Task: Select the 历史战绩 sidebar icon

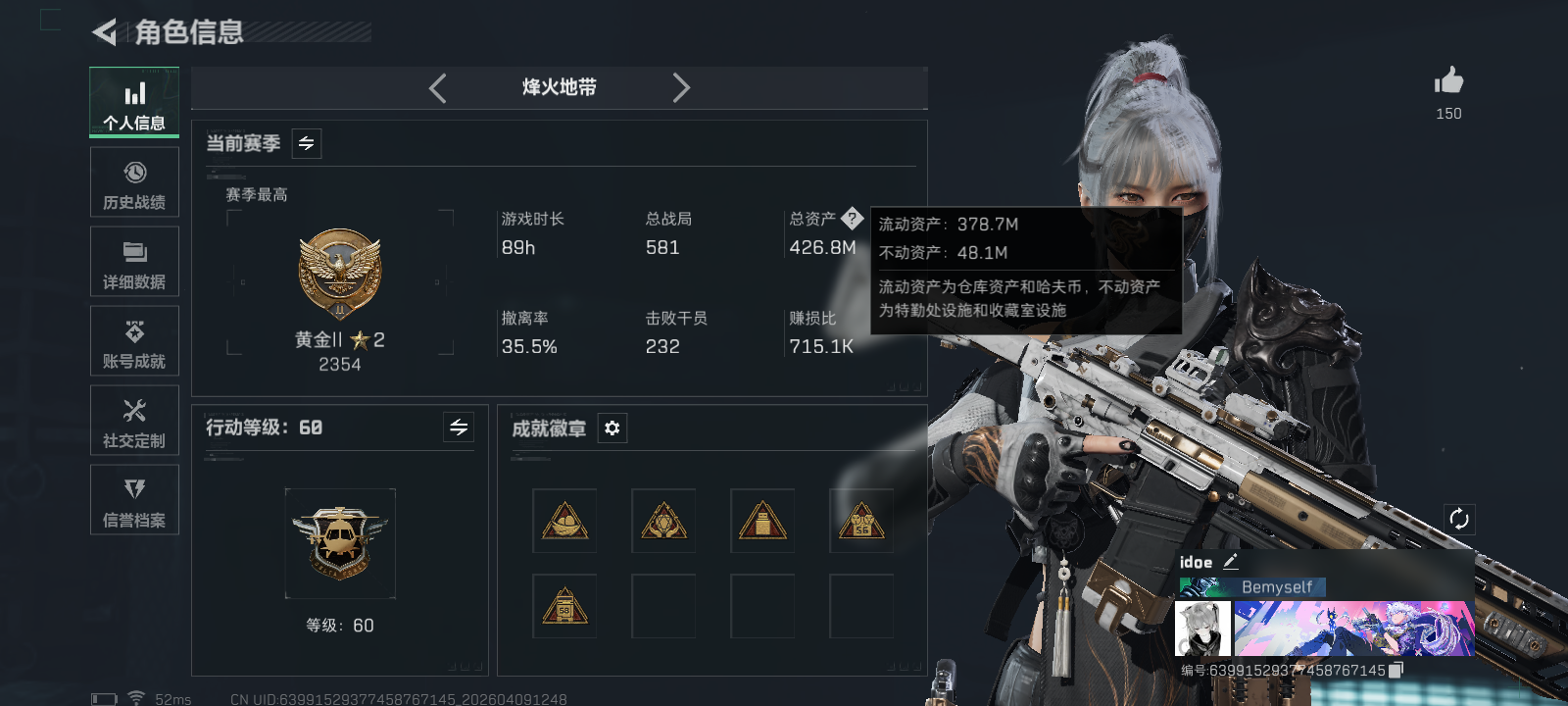Action: coord(134,181)
